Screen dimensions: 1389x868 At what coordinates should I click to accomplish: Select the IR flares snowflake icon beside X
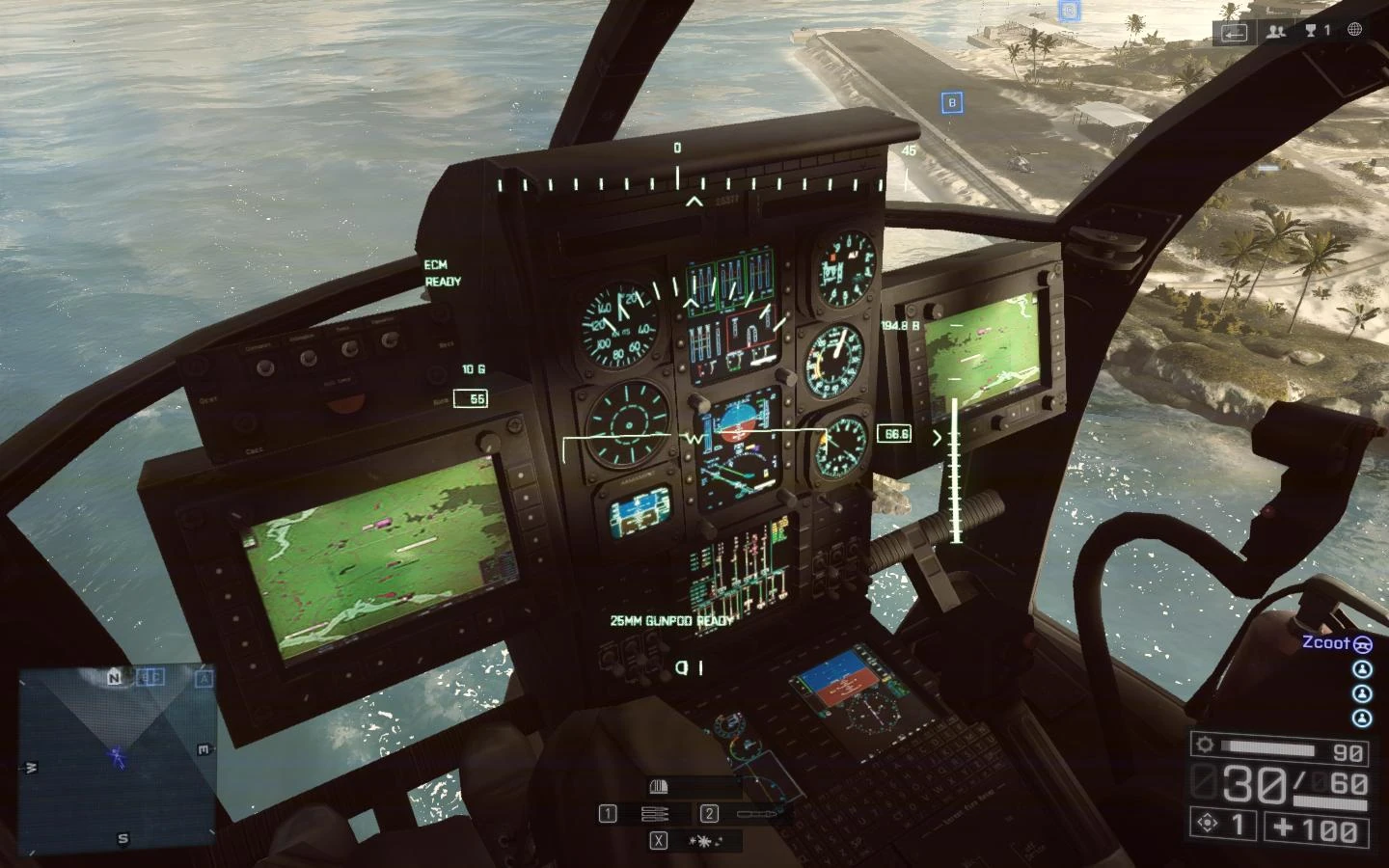click(702, 840)
